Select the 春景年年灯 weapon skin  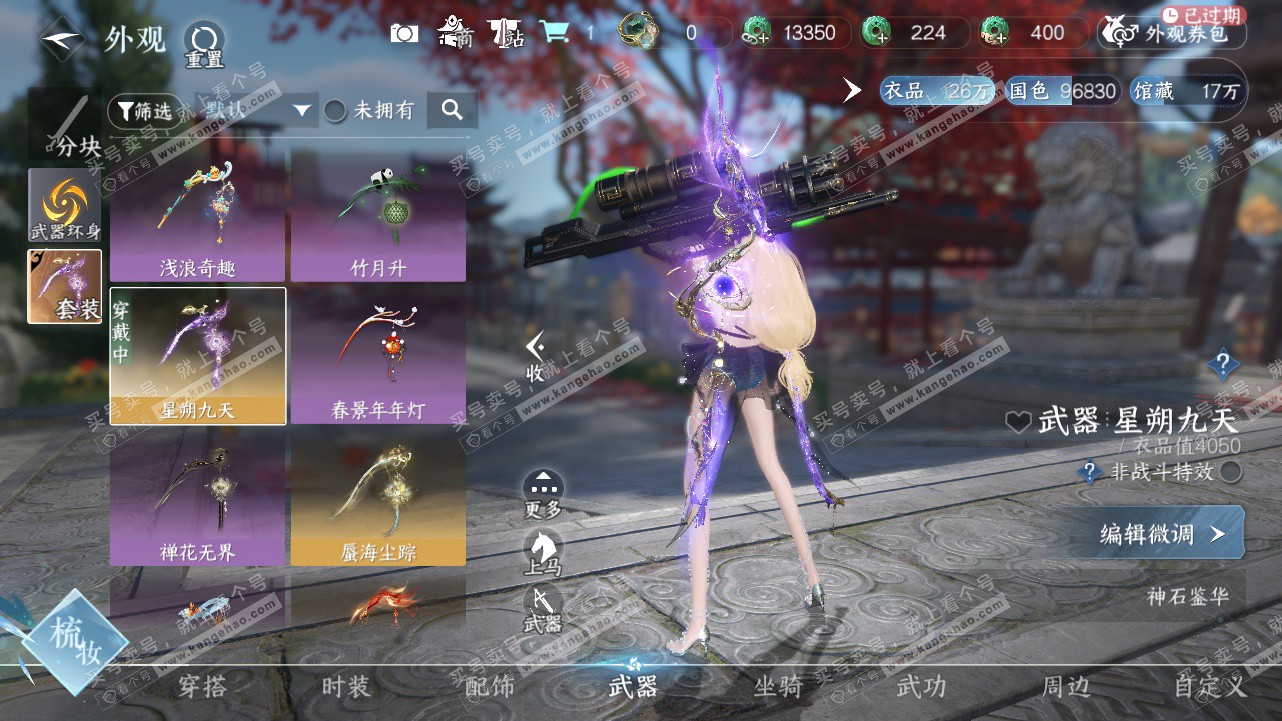click(378, 356)
